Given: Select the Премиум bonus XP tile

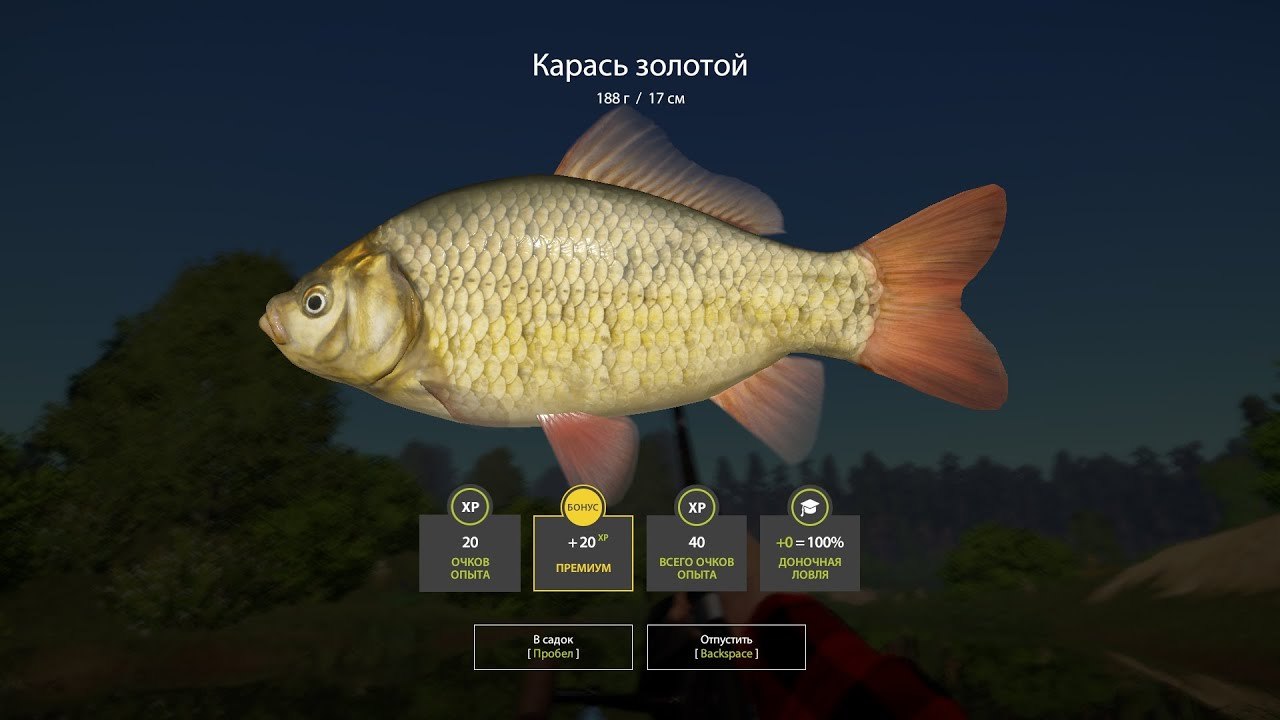Looking at the screenshot, I should coord(583,553).
